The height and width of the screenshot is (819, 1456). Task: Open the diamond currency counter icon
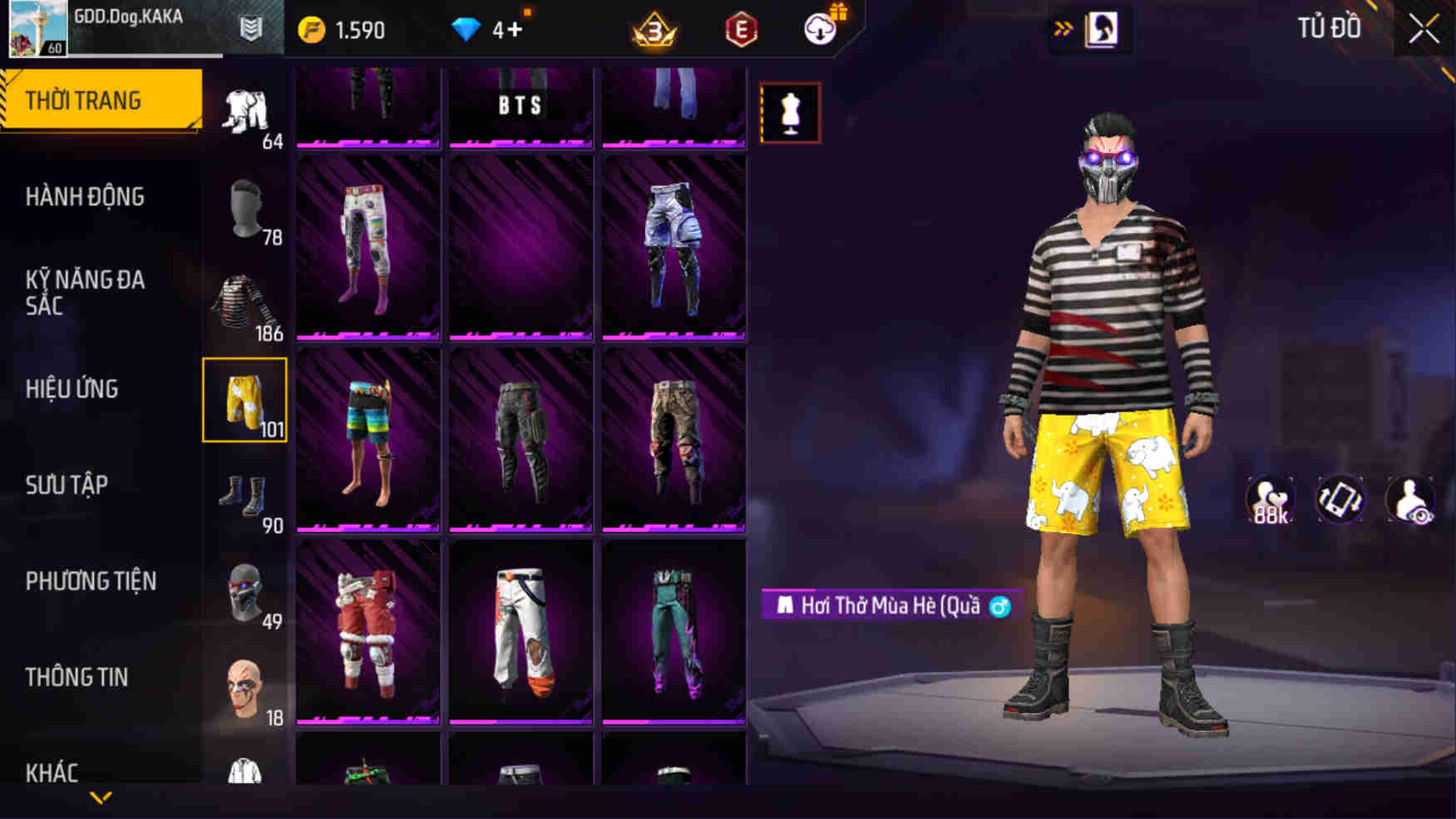click(x=469, y=28)
